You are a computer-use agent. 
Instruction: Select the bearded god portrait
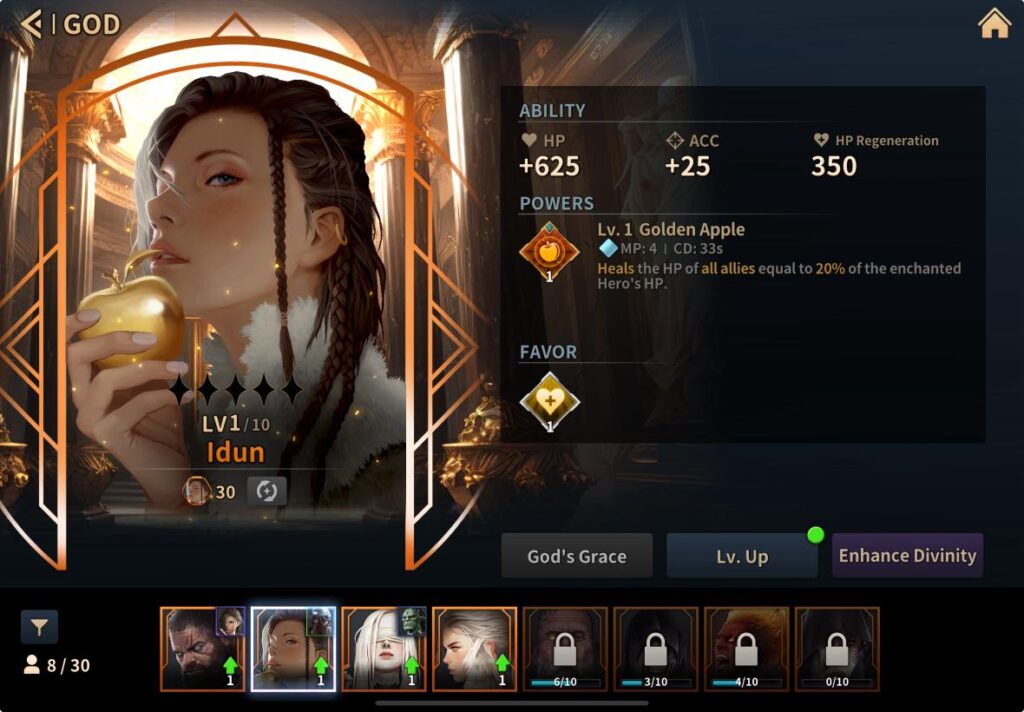tap(202, 649)
